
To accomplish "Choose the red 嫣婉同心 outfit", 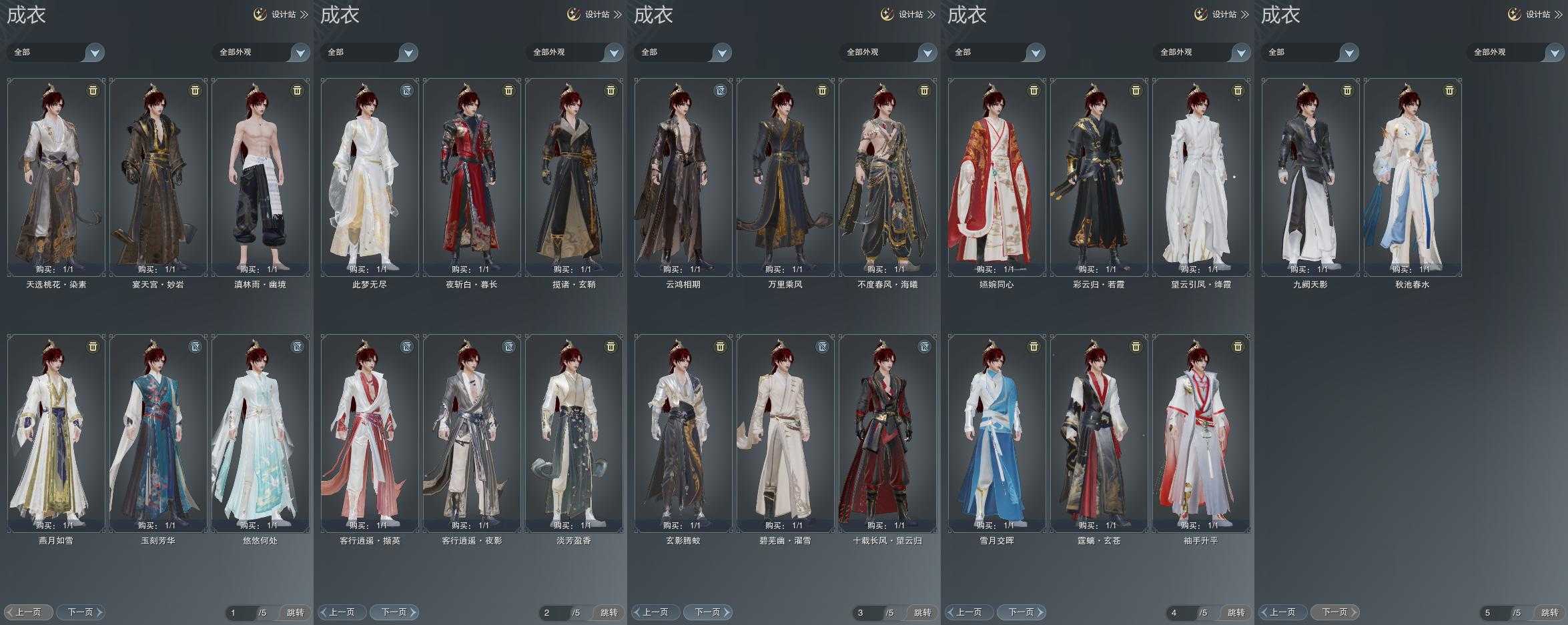I will point(997,177).
